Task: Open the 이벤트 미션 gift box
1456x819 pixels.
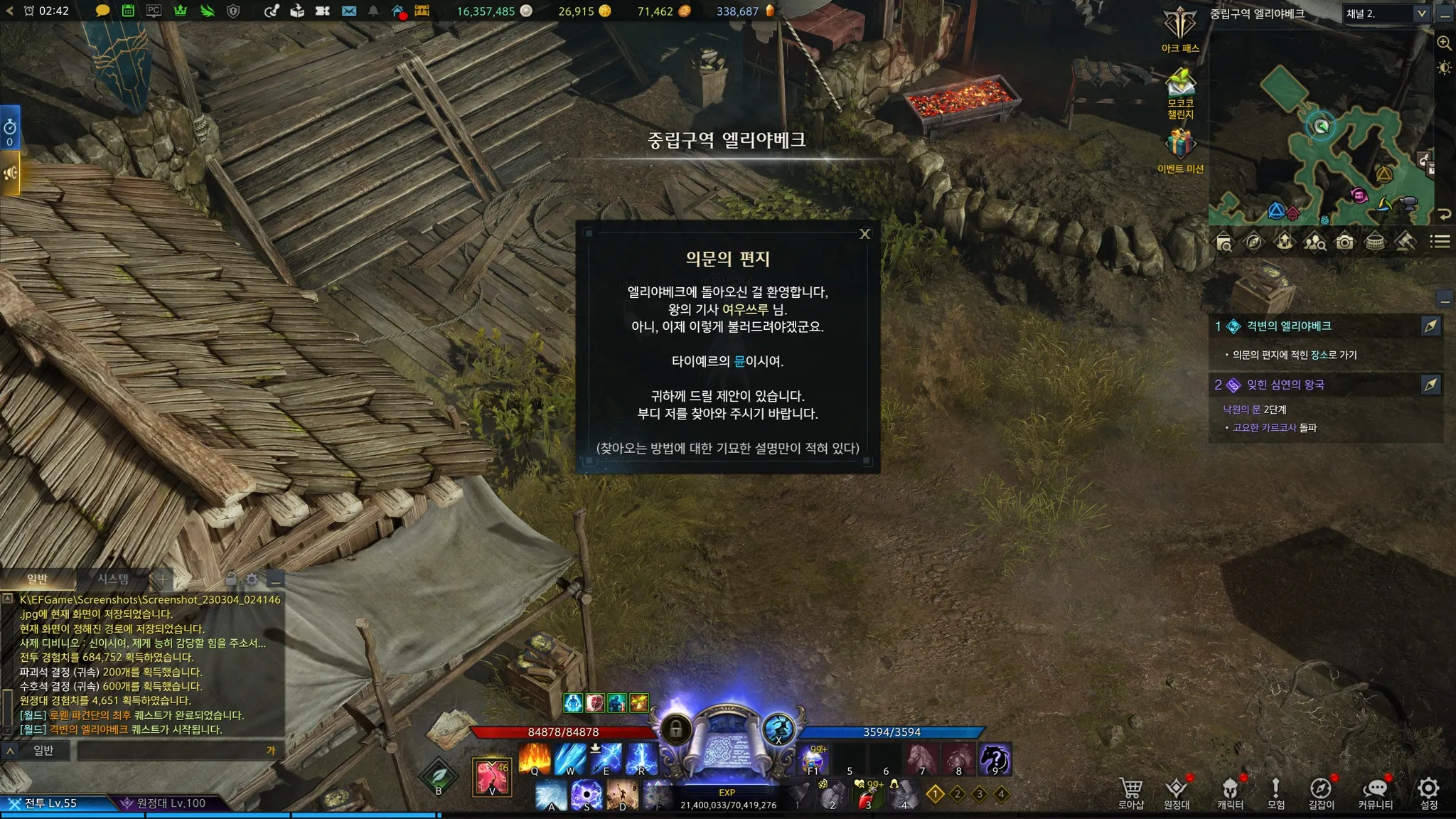Action: 1180,146
